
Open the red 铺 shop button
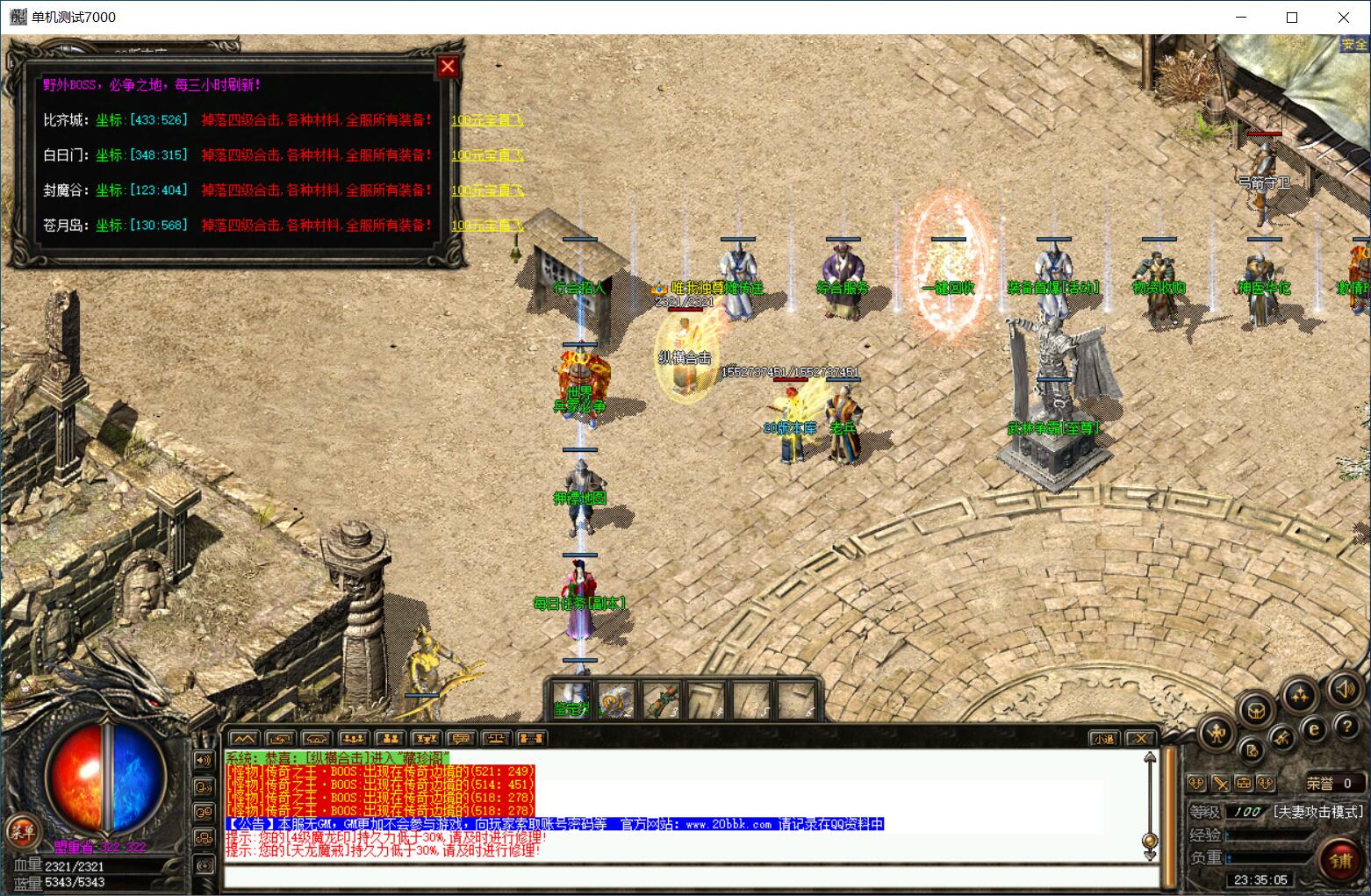point(1340,859)
